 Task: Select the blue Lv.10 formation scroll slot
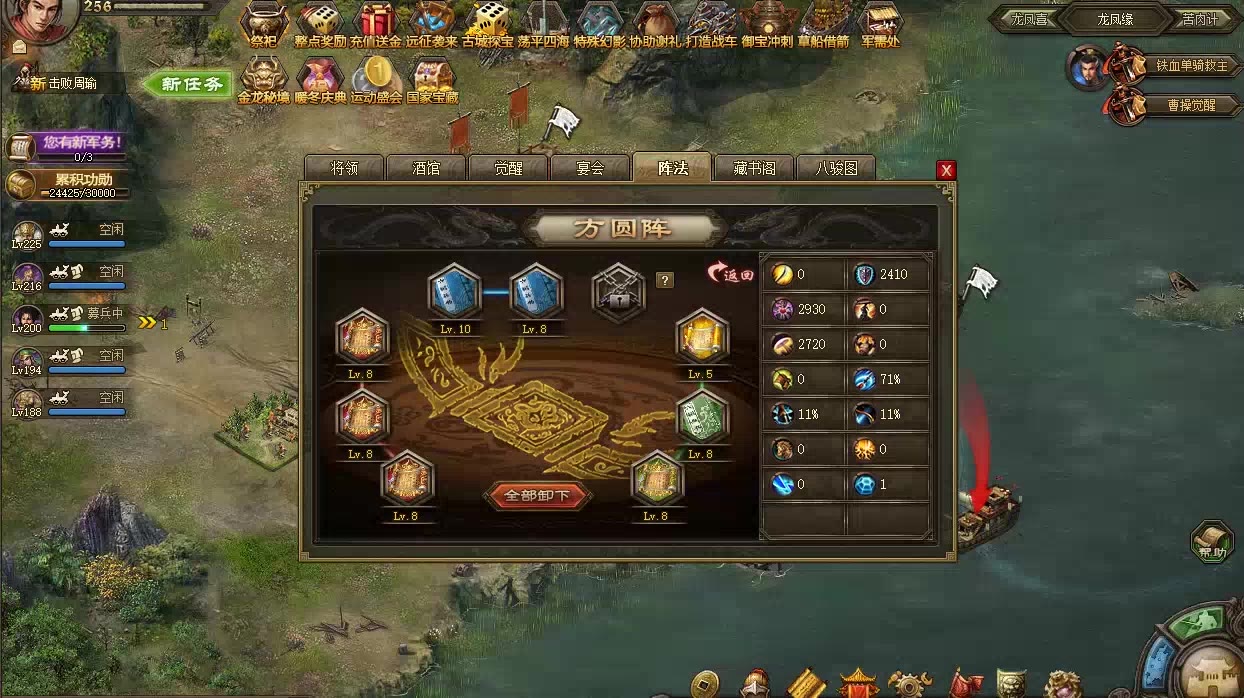455,291
